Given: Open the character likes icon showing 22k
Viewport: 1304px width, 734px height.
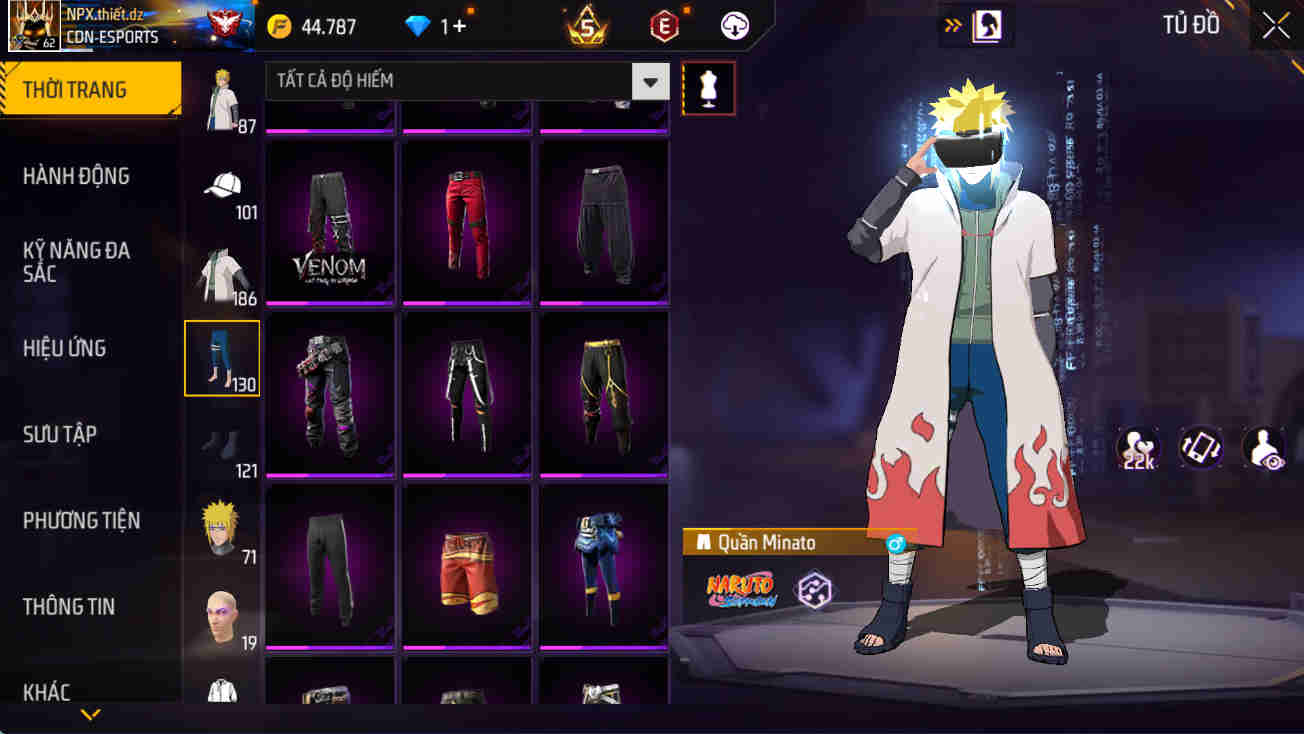Looking at the screenshot, I should (1138, 447).
